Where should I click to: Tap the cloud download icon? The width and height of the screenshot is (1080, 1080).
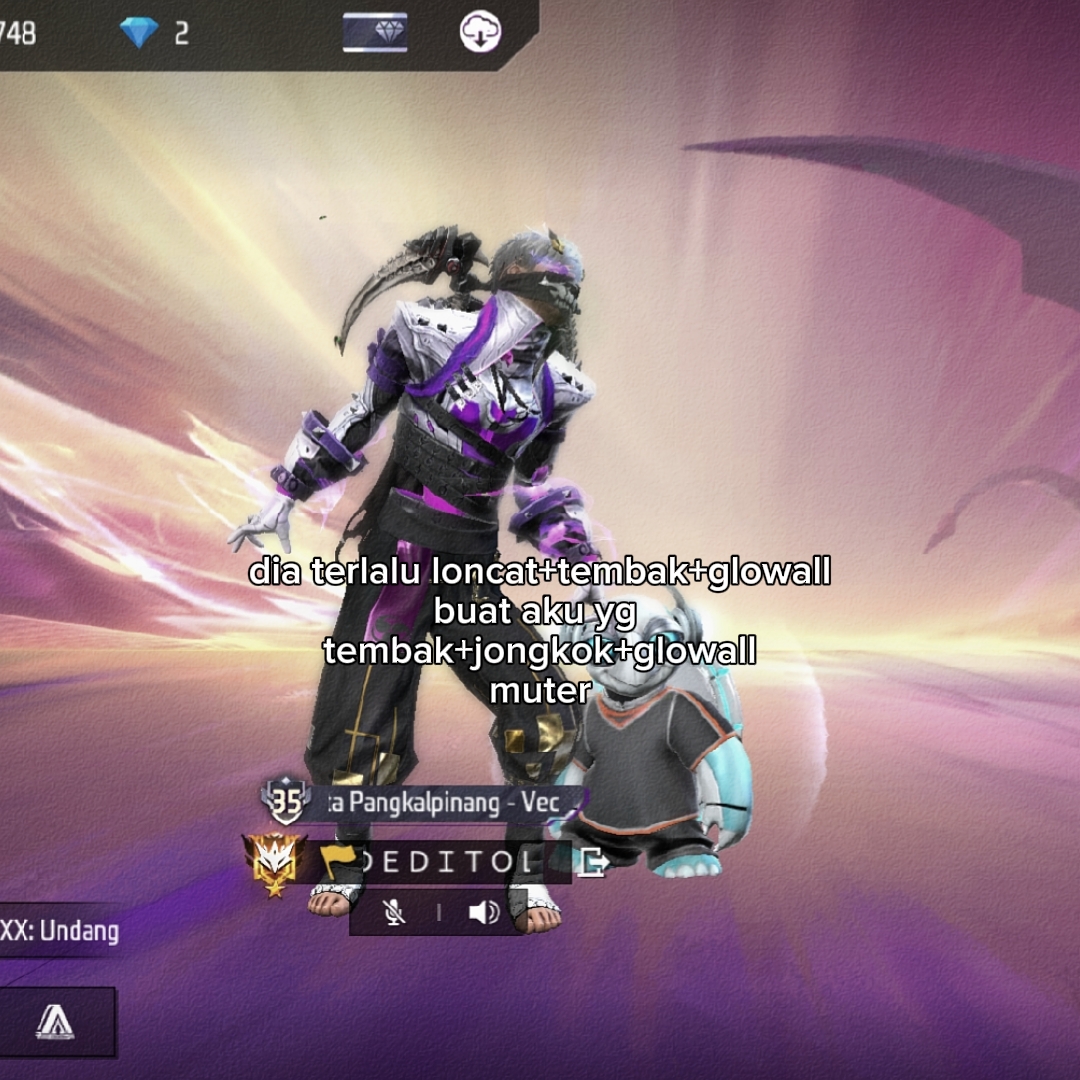[481, 33]
